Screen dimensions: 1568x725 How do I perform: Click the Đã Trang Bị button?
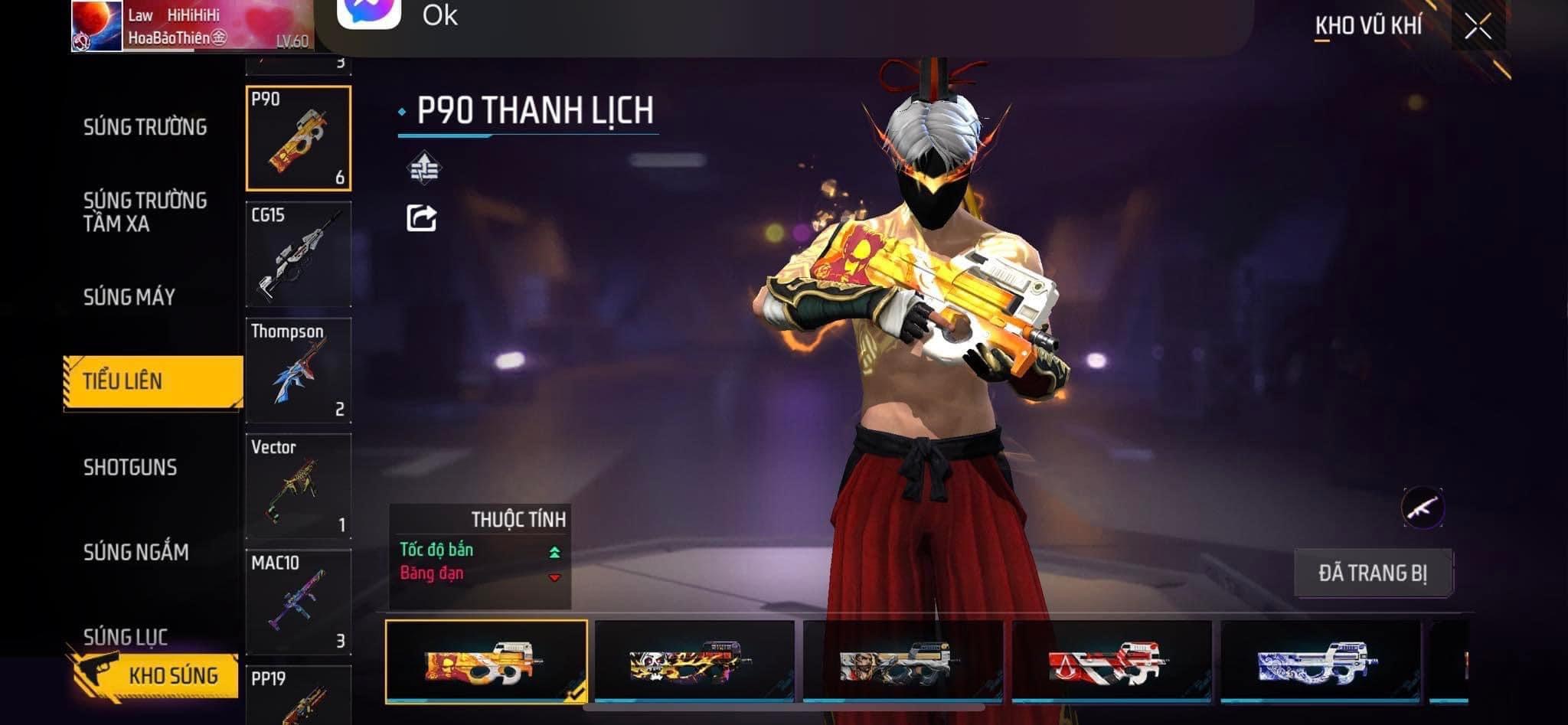click(x=1373, y=573)
